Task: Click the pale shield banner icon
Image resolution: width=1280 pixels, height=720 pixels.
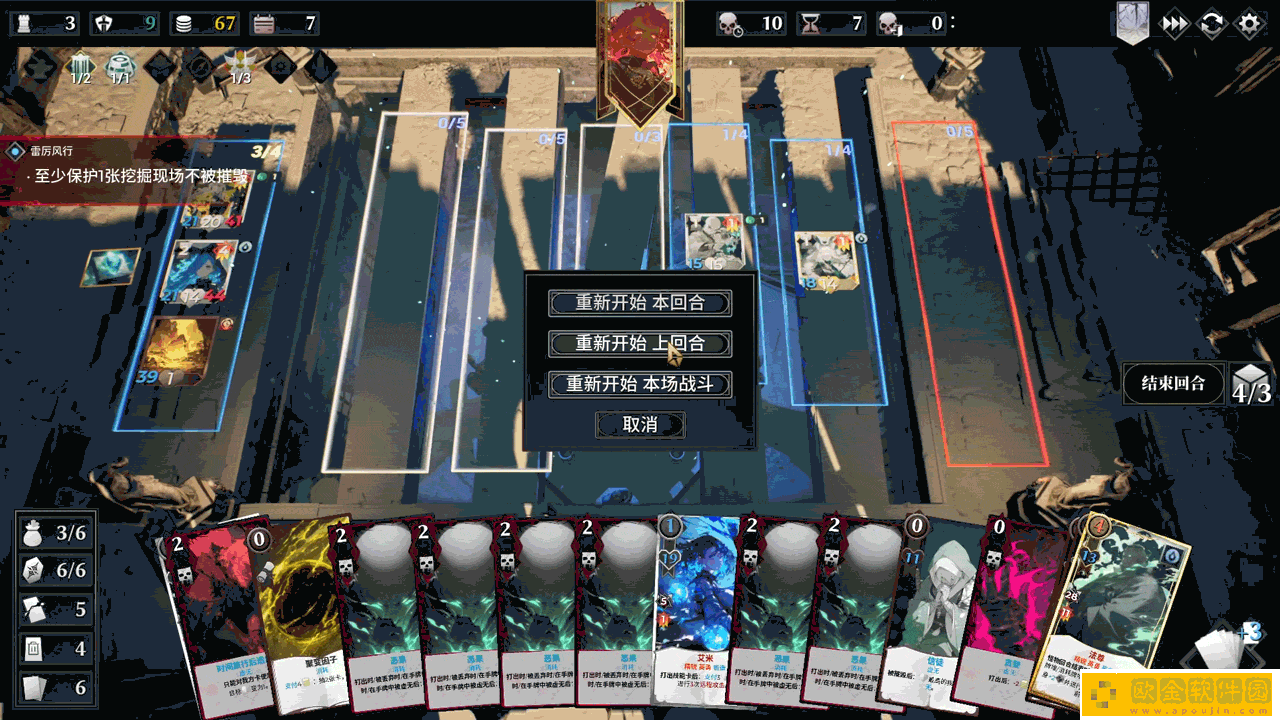Action: [x=1132, y=22]
